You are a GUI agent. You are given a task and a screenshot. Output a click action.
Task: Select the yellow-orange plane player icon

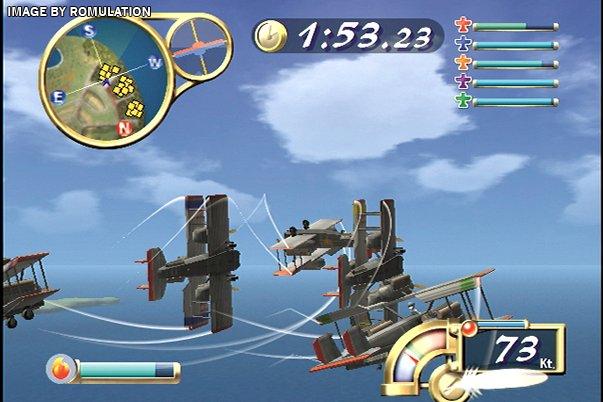(x=462, y=63)
